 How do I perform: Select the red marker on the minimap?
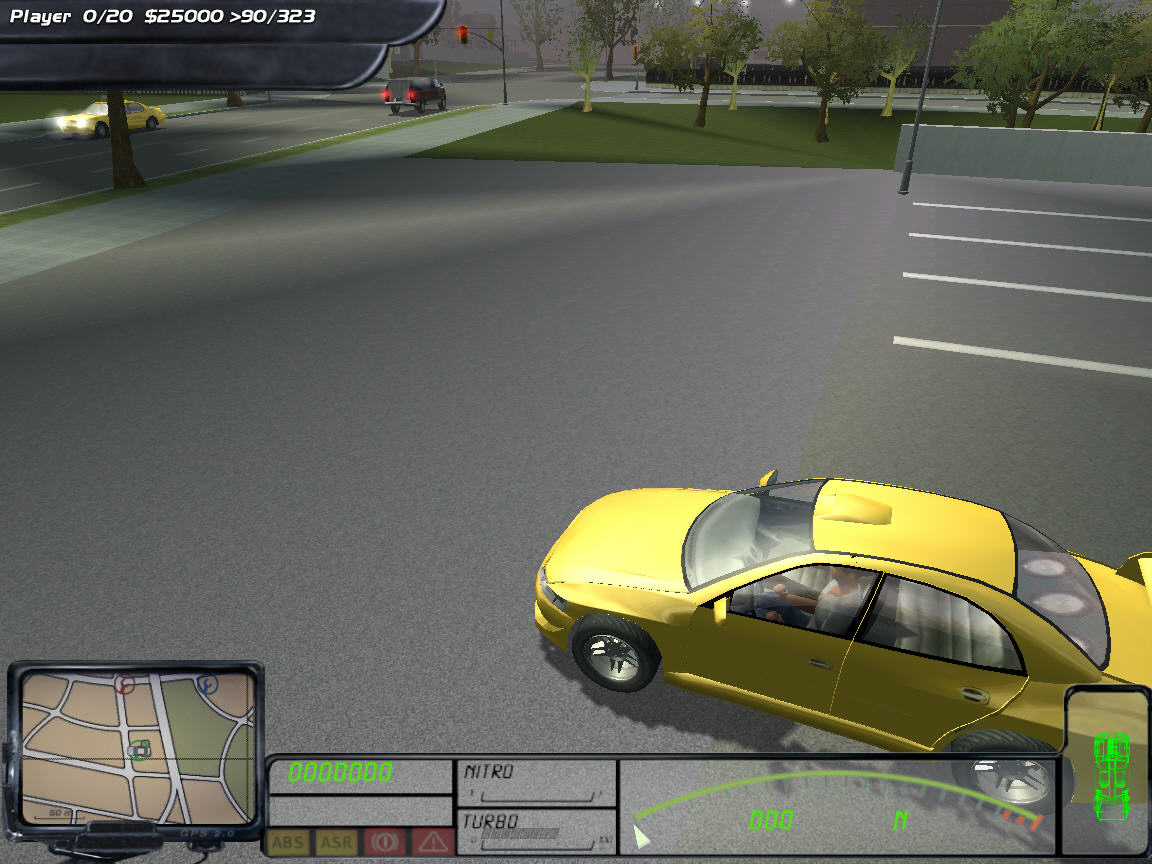click(x=124, y=684)
